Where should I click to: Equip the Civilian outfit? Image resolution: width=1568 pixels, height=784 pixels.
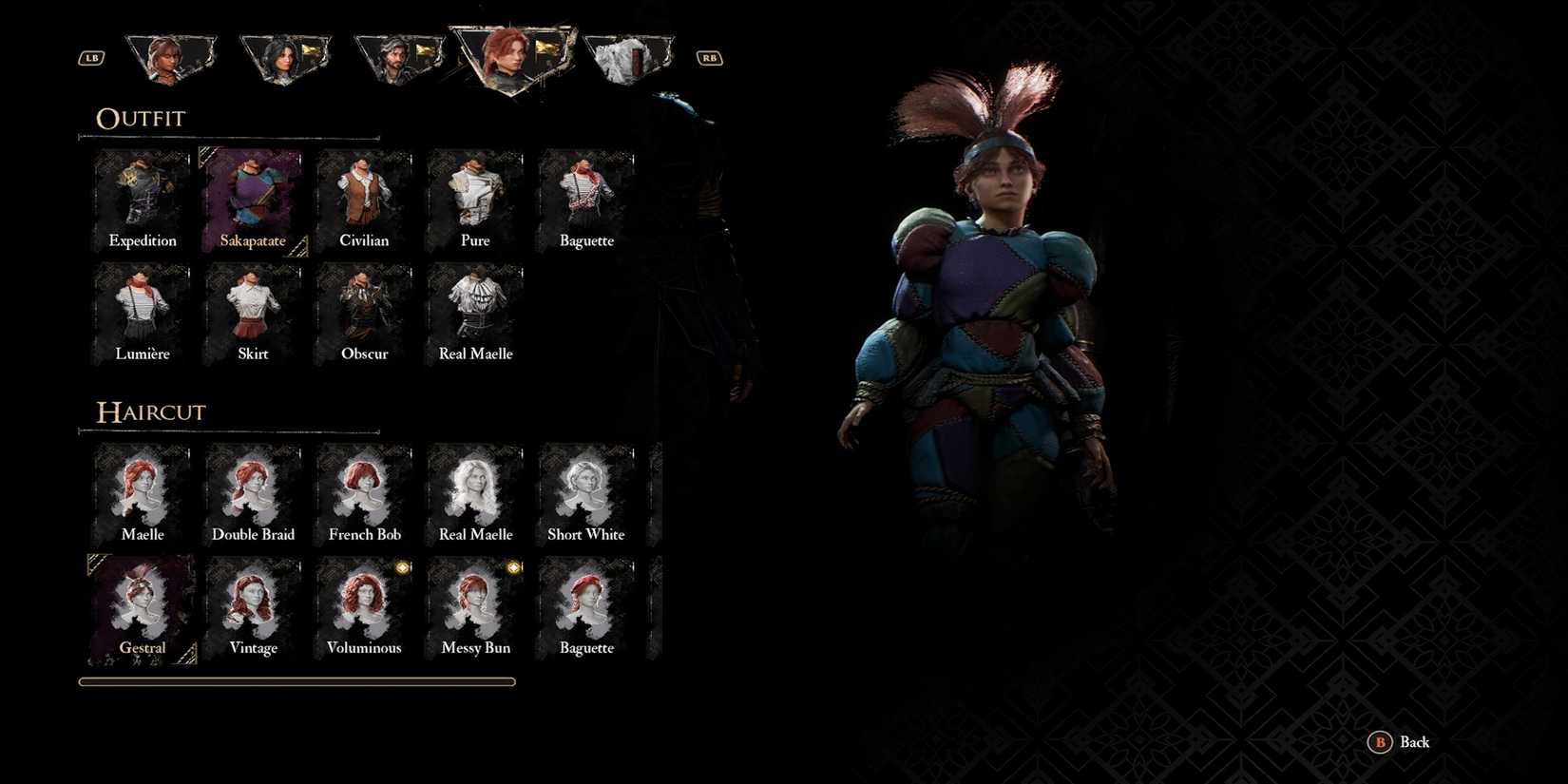tap(363, 197)
